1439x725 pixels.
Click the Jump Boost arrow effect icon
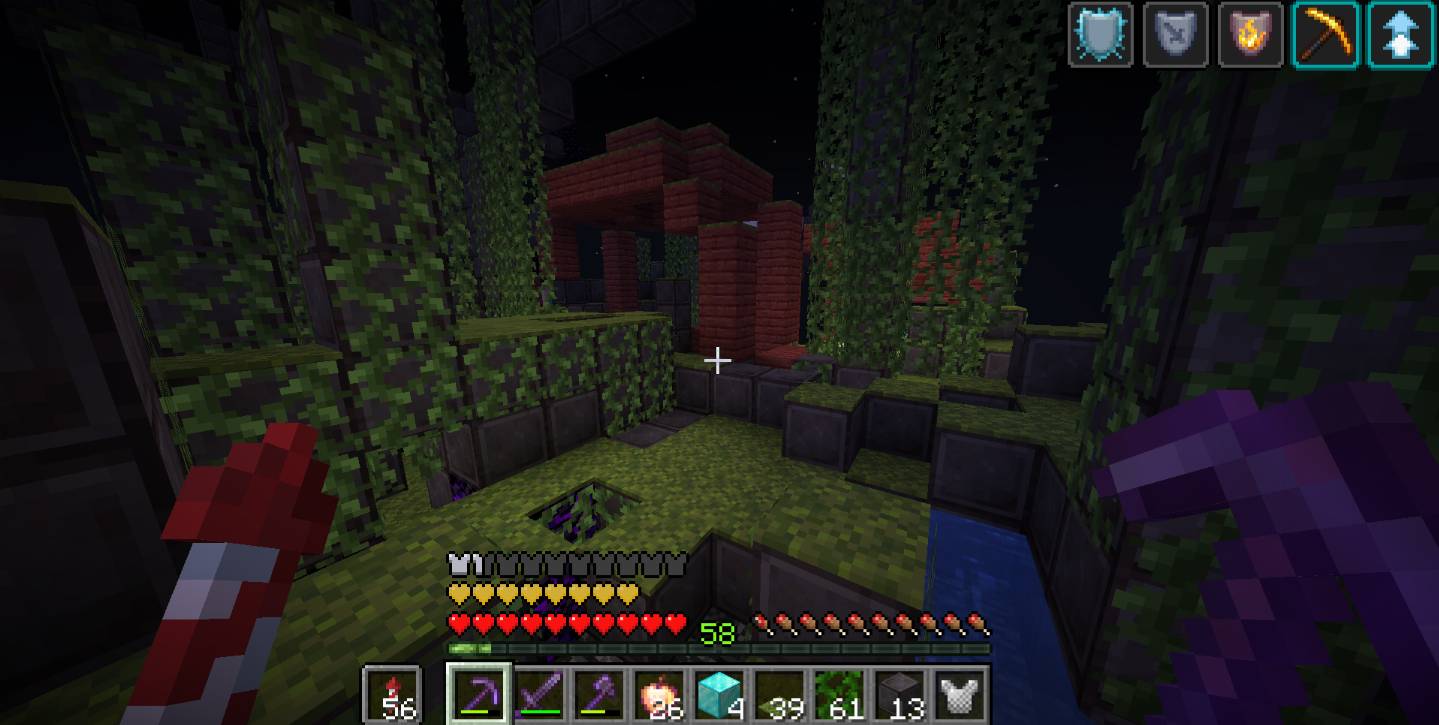pos(1400,35)
